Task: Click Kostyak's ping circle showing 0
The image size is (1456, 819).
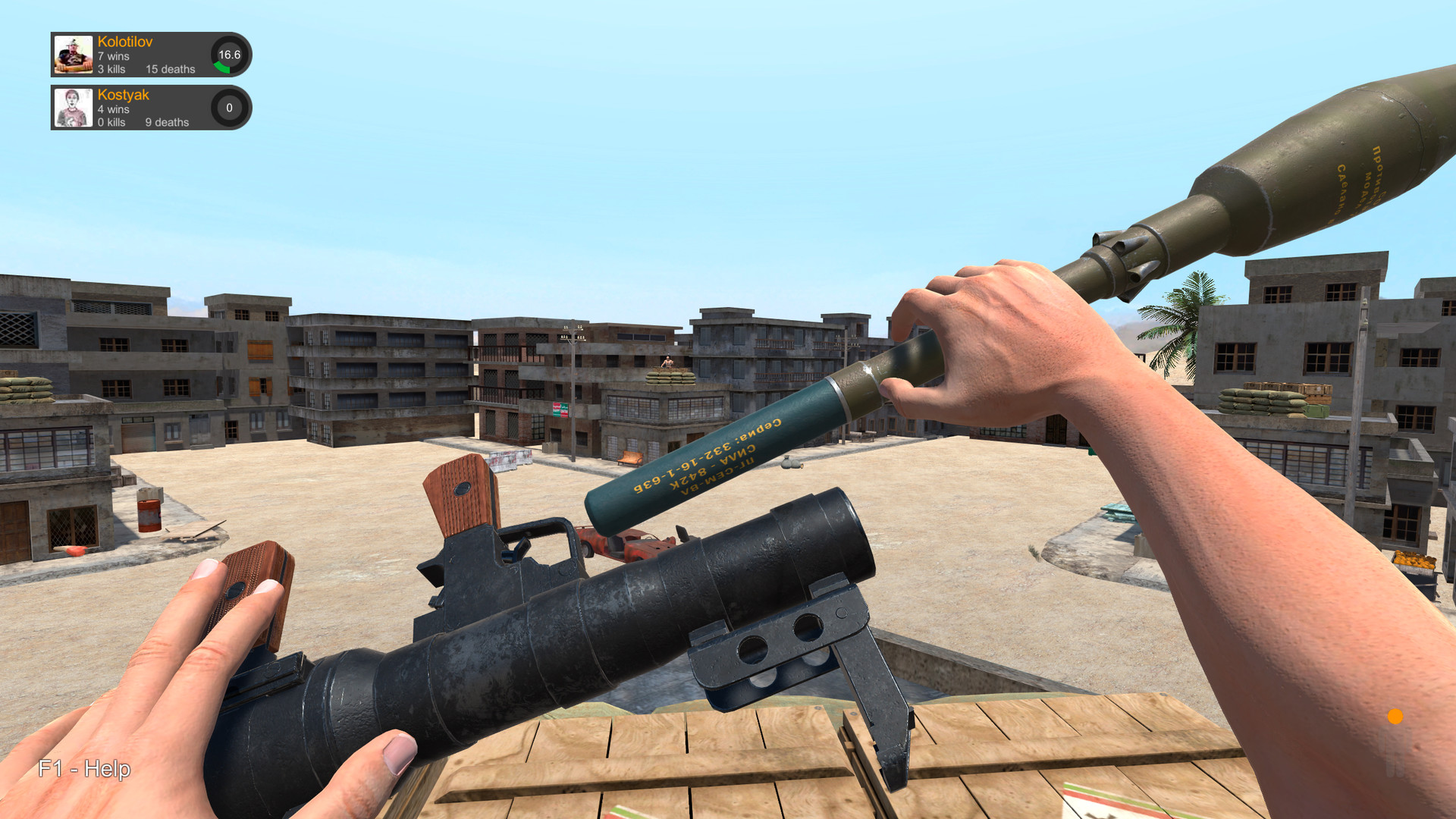Action: [229, 108]
